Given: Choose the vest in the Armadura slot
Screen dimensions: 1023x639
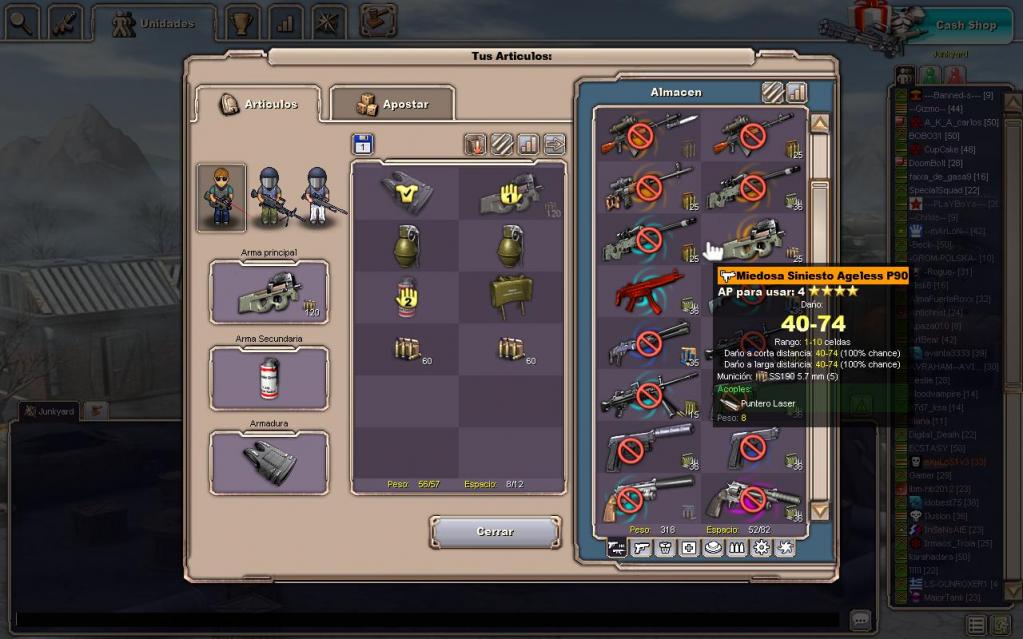Looking at the screenshot, I should click(268, 462).
